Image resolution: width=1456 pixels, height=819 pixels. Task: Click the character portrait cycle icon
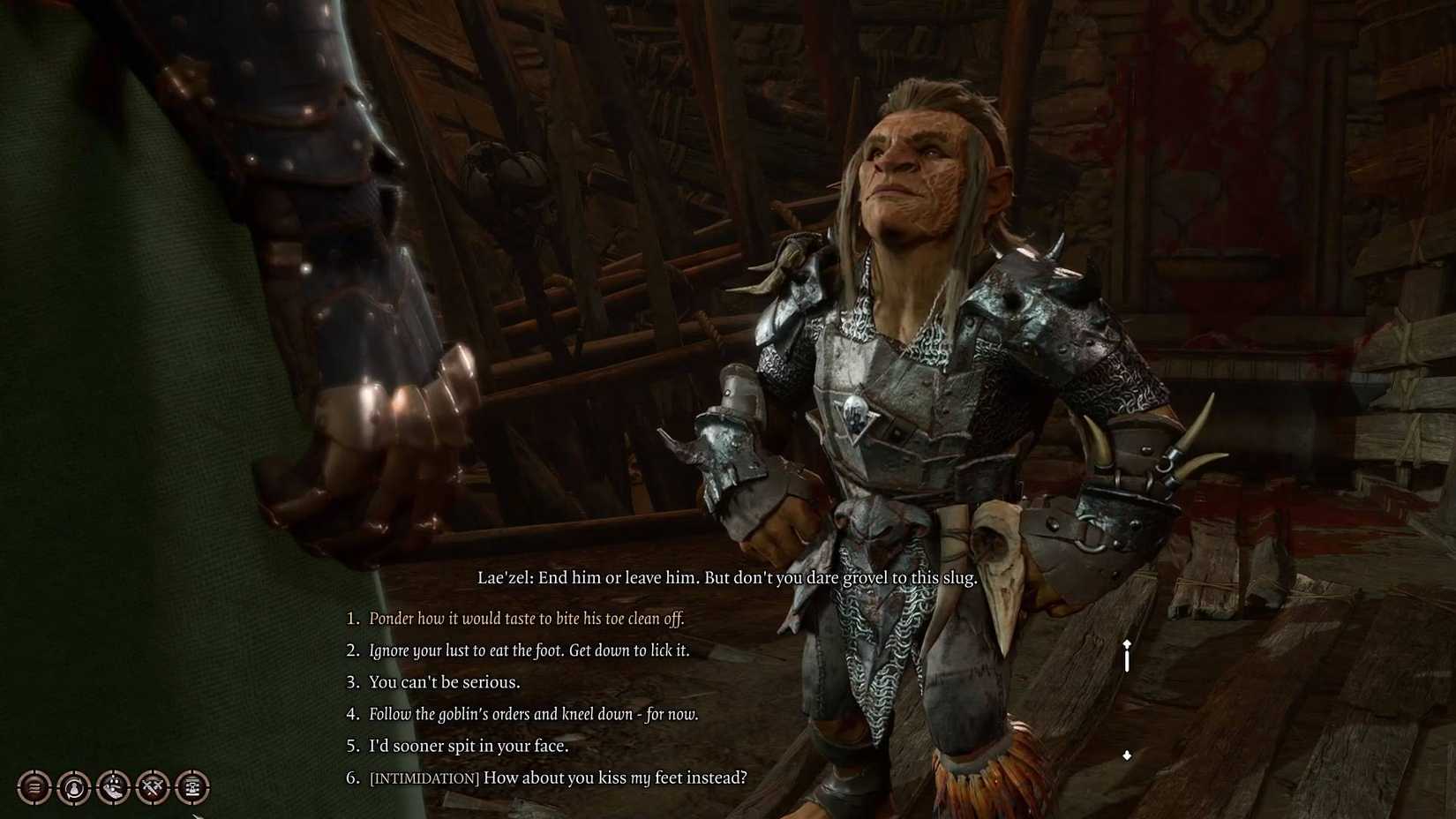tap(74, 788)
